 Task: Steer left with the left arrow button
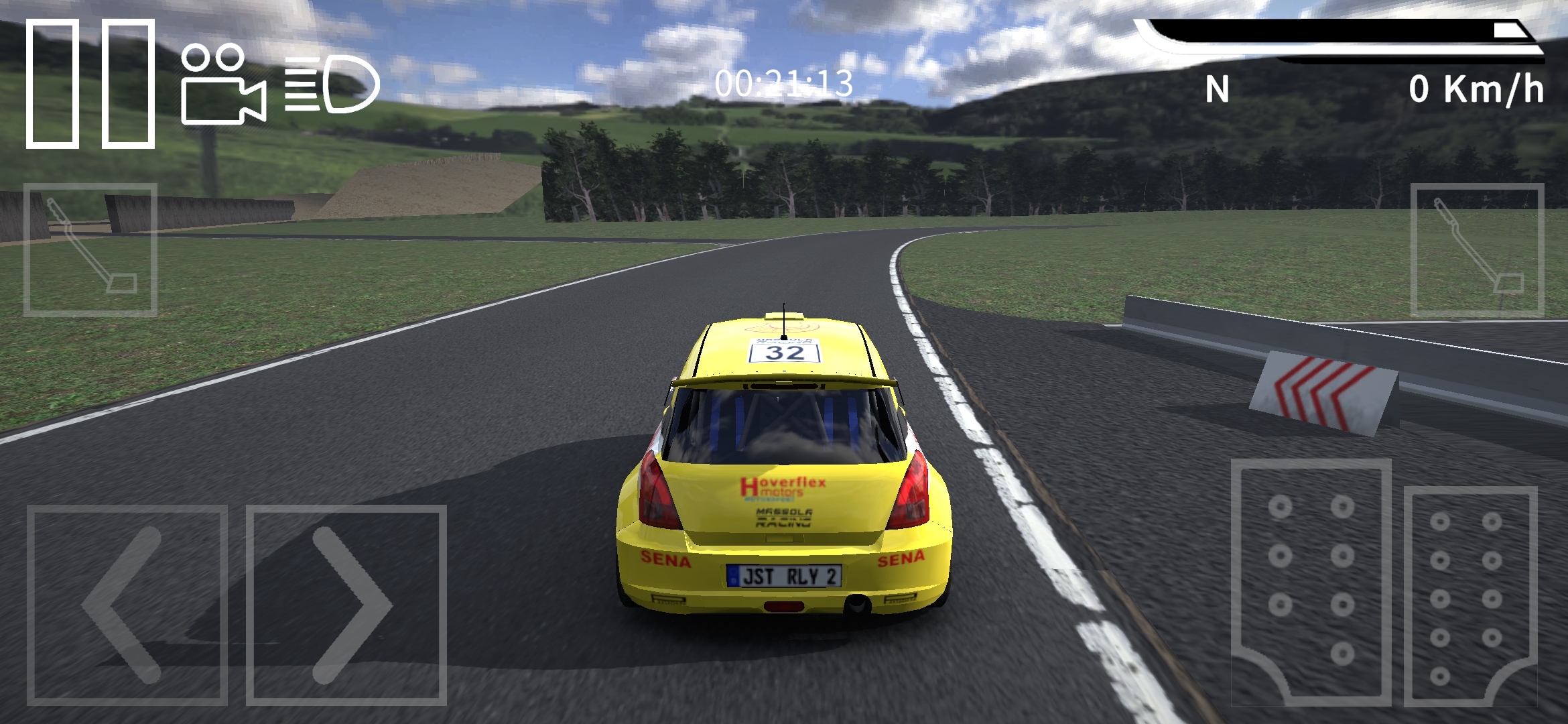(x=127, y=605)
